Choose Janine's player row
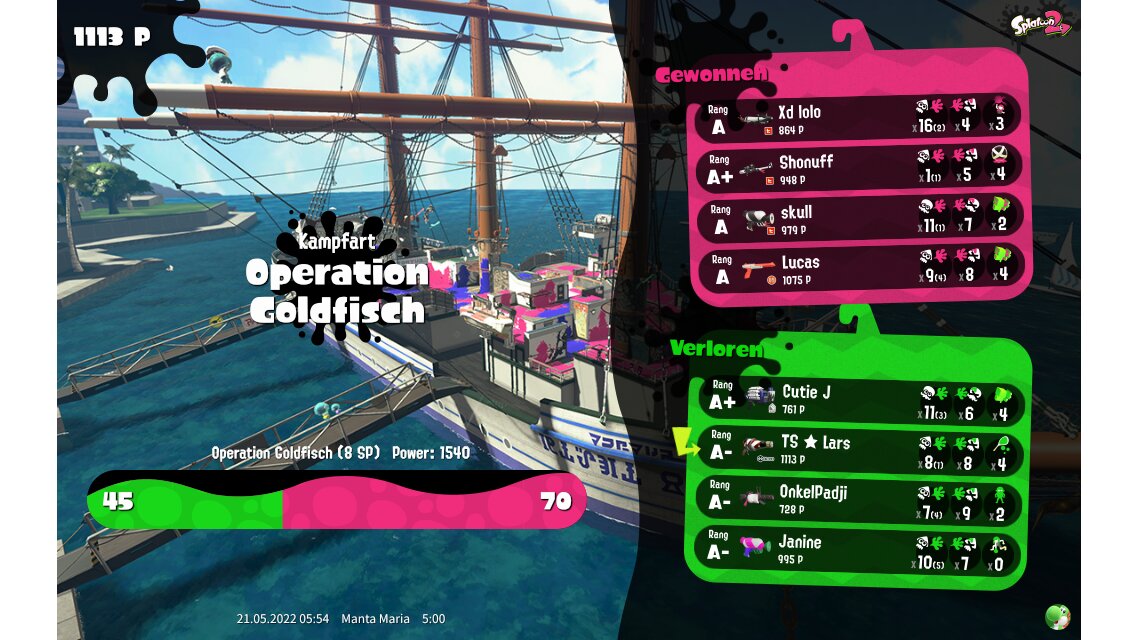 coord(860,549)
